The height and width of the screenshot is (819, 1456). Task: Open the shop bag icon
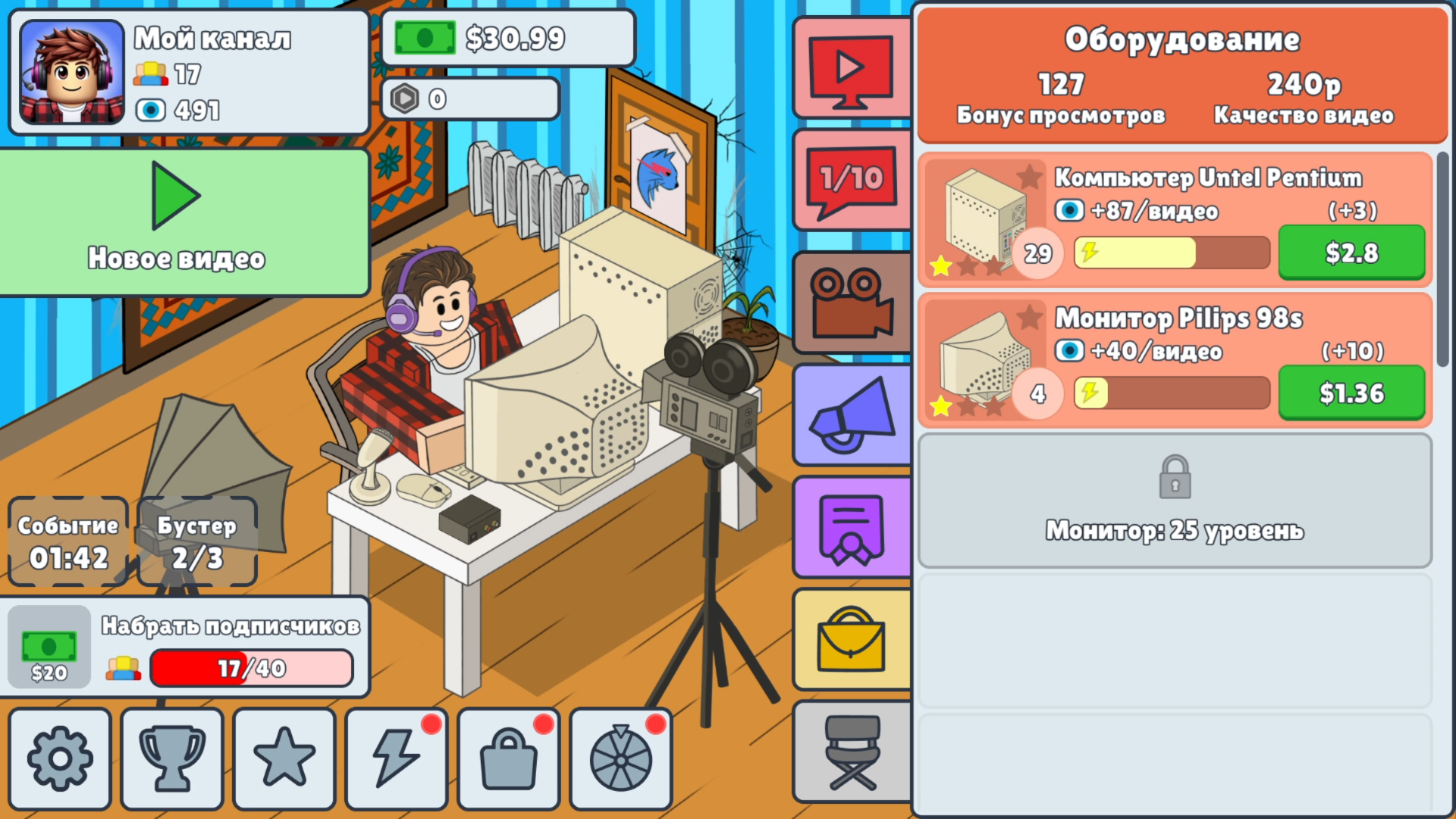coord(508,758)
